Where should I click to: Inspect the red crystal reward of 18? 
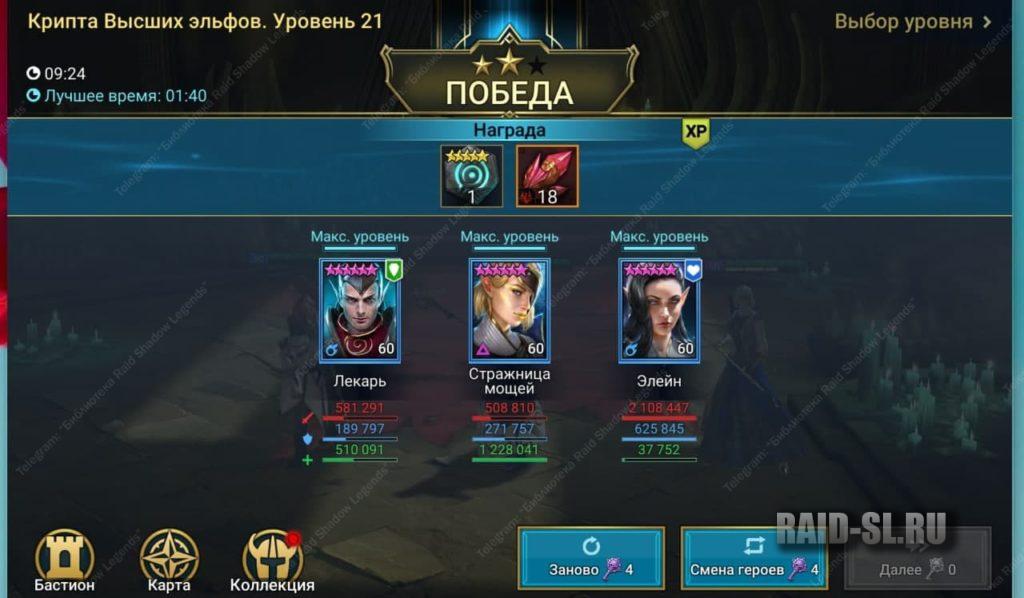coord(547,176)
